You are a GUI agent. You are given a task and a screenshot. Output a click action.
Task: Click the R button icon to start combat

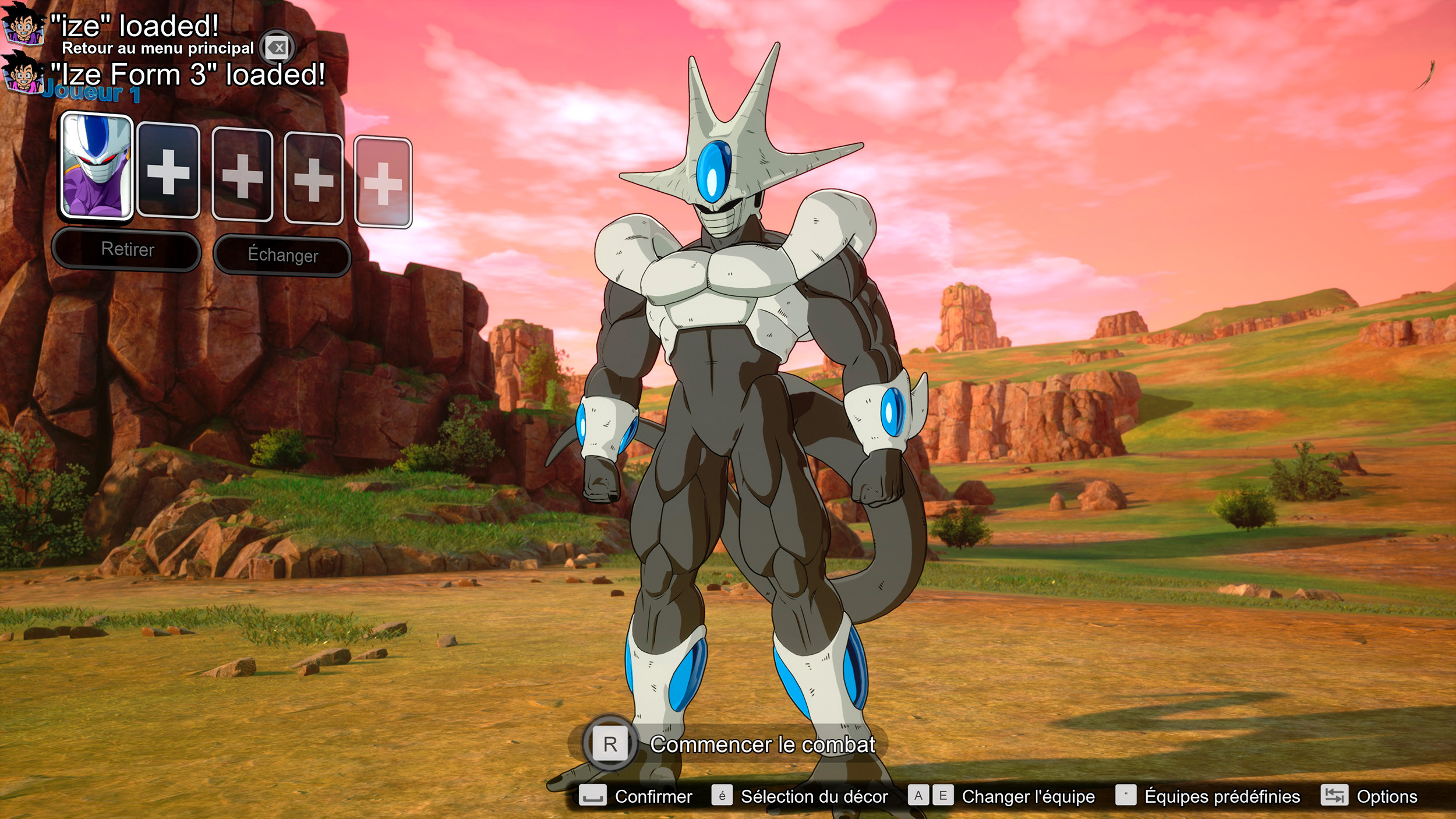pyautogui.click(x=610, y=744)
